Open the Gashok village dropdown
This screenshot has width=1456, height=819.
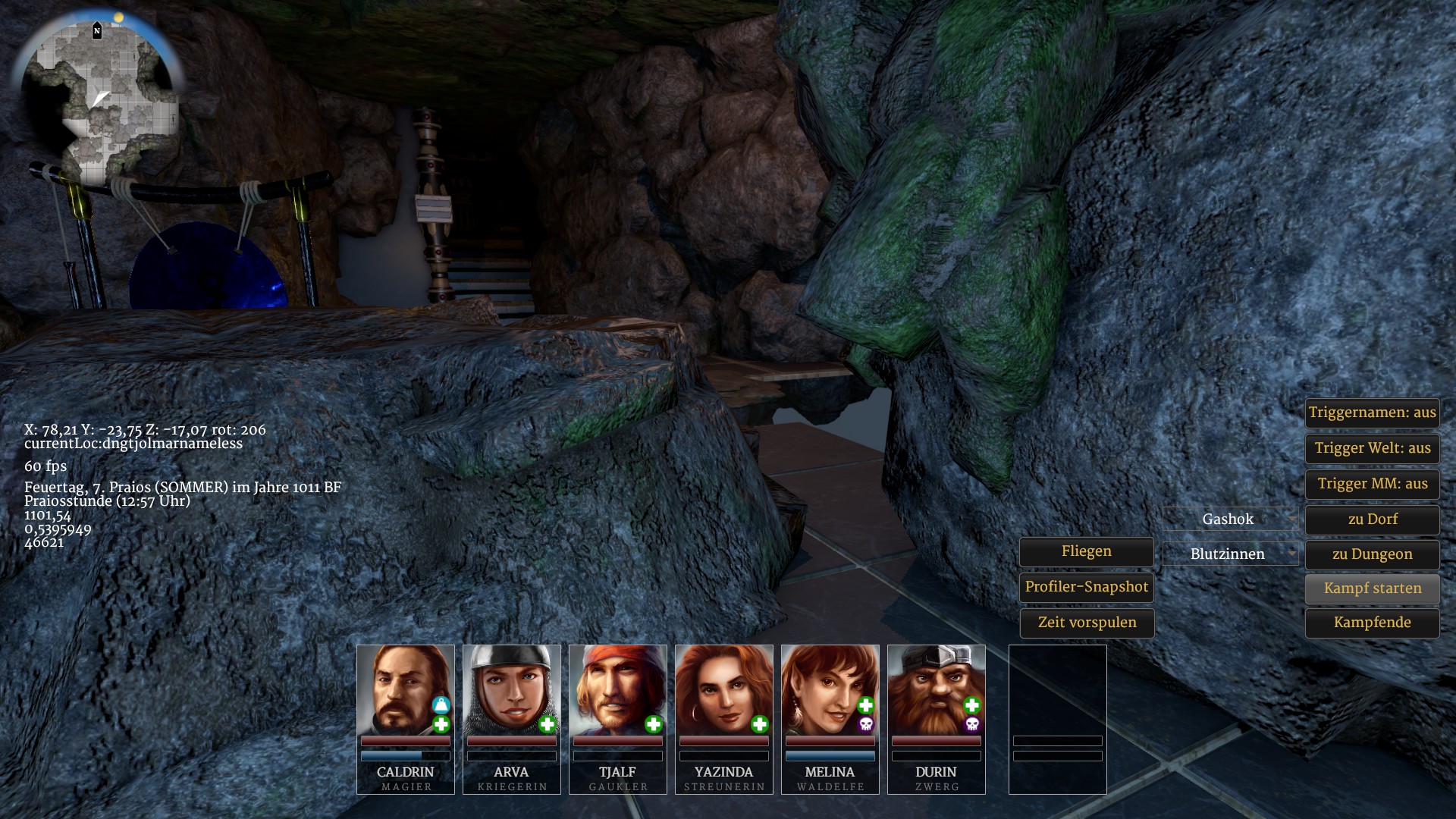pos(1229,519)
